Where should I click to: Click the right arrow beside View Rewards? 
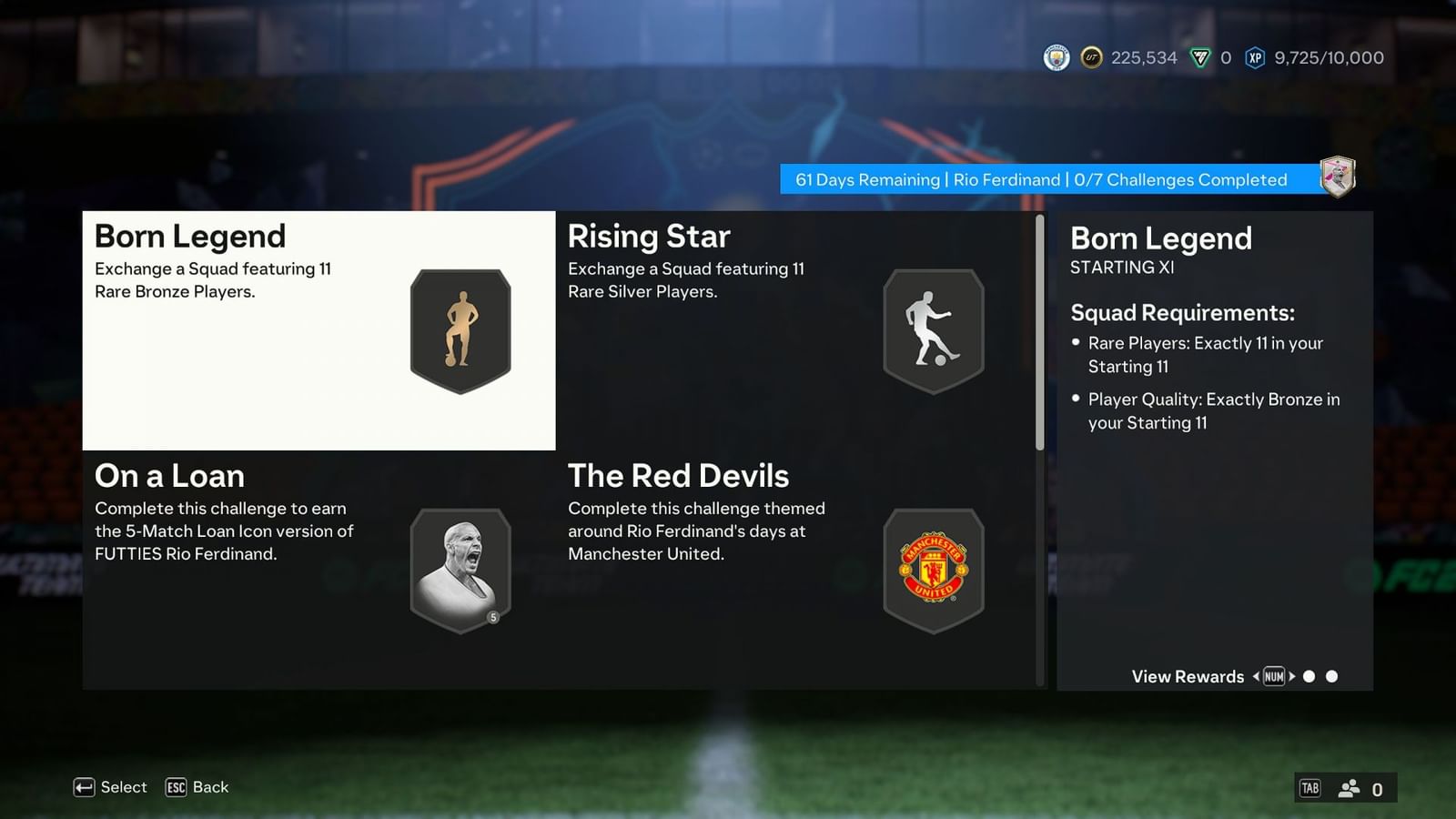click(1293, 676)
